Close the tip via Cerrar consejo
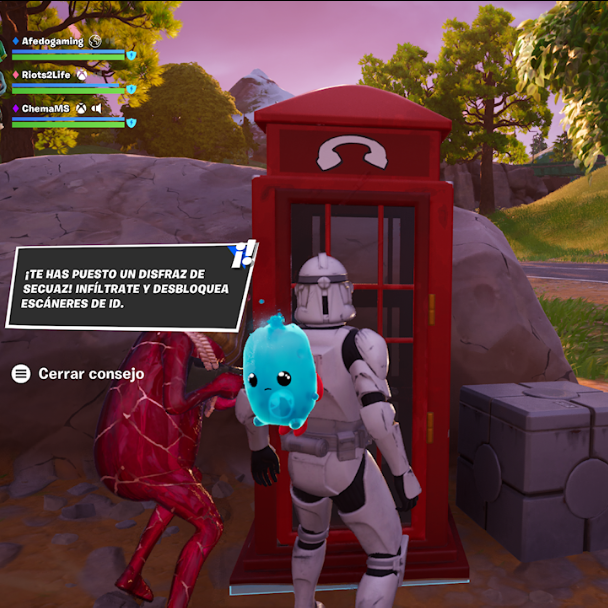This screenshot has width=608, height=608. (x=78, y=374)
